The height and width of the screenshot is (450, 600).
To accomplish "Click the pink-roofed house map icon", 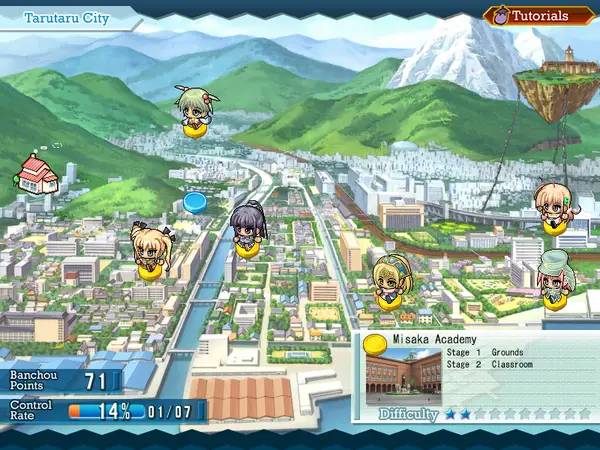I will (x=37, y=173).
